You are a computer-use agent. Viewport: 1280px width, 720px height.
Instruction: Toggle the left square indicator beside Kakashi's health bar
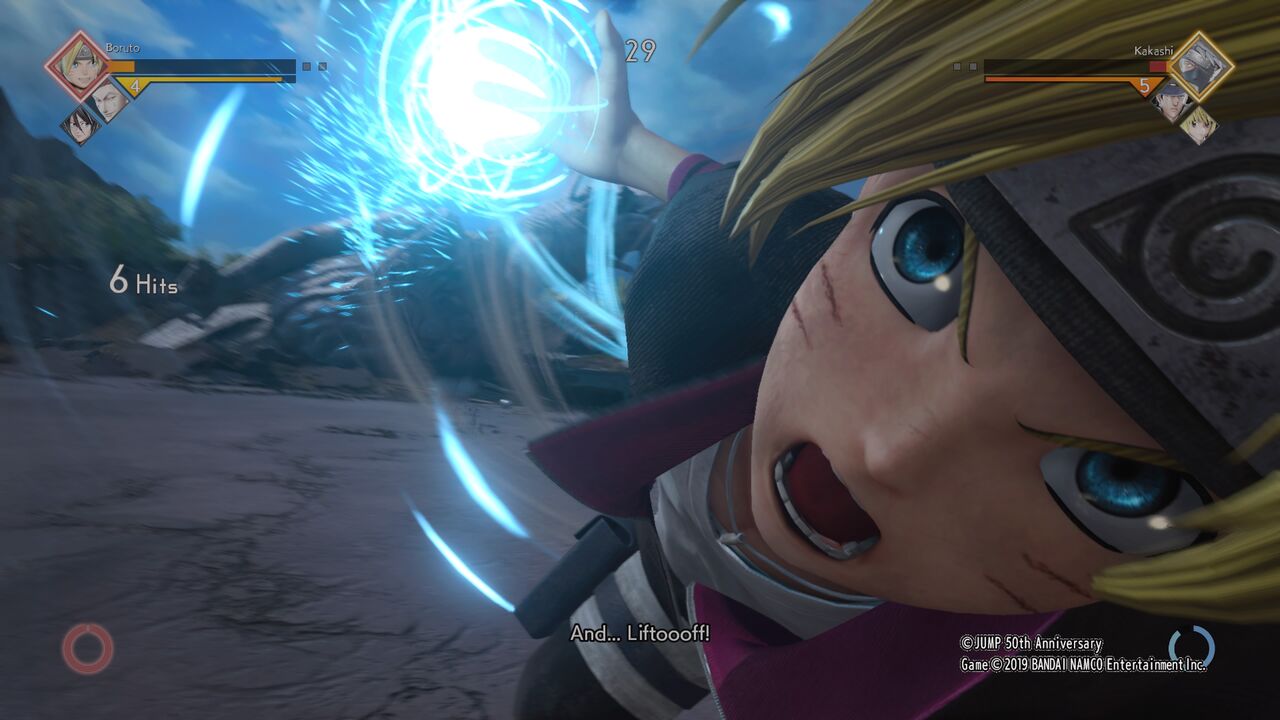point(956,66)
